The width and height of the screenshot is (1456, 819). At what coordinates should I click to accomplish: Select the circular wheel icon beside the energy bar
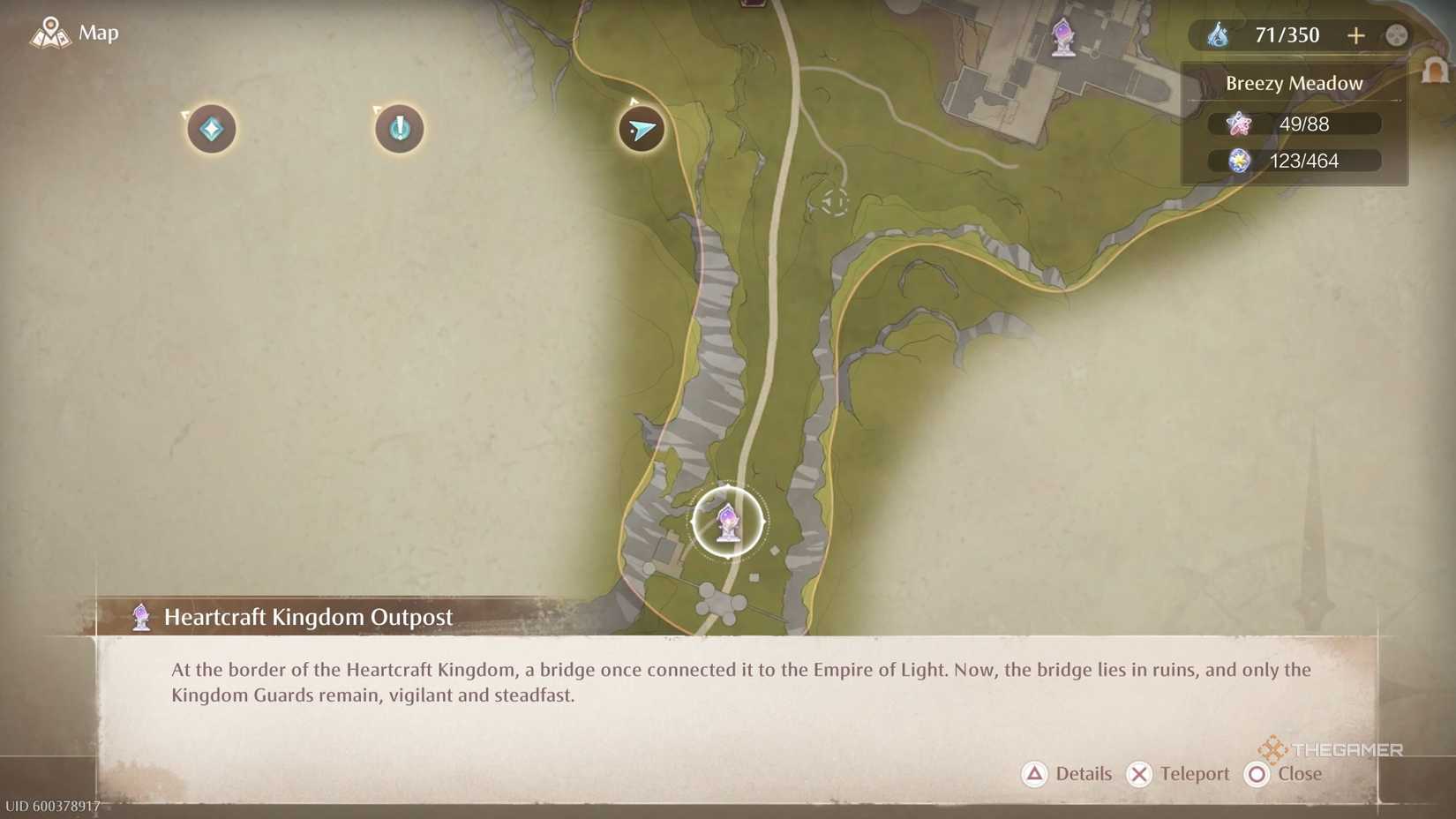(1395, 36)
